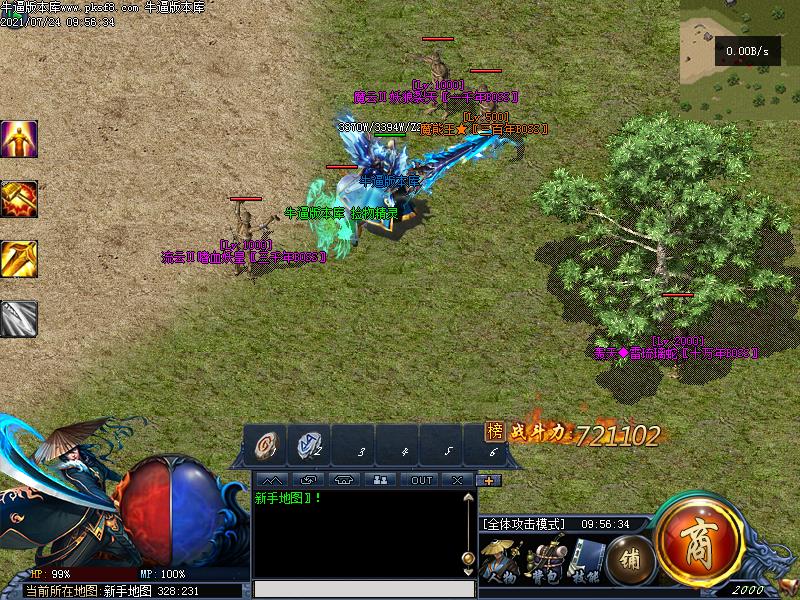Open the minimap in the corner
Screen dimensions: 800x600
pos(739,60)
